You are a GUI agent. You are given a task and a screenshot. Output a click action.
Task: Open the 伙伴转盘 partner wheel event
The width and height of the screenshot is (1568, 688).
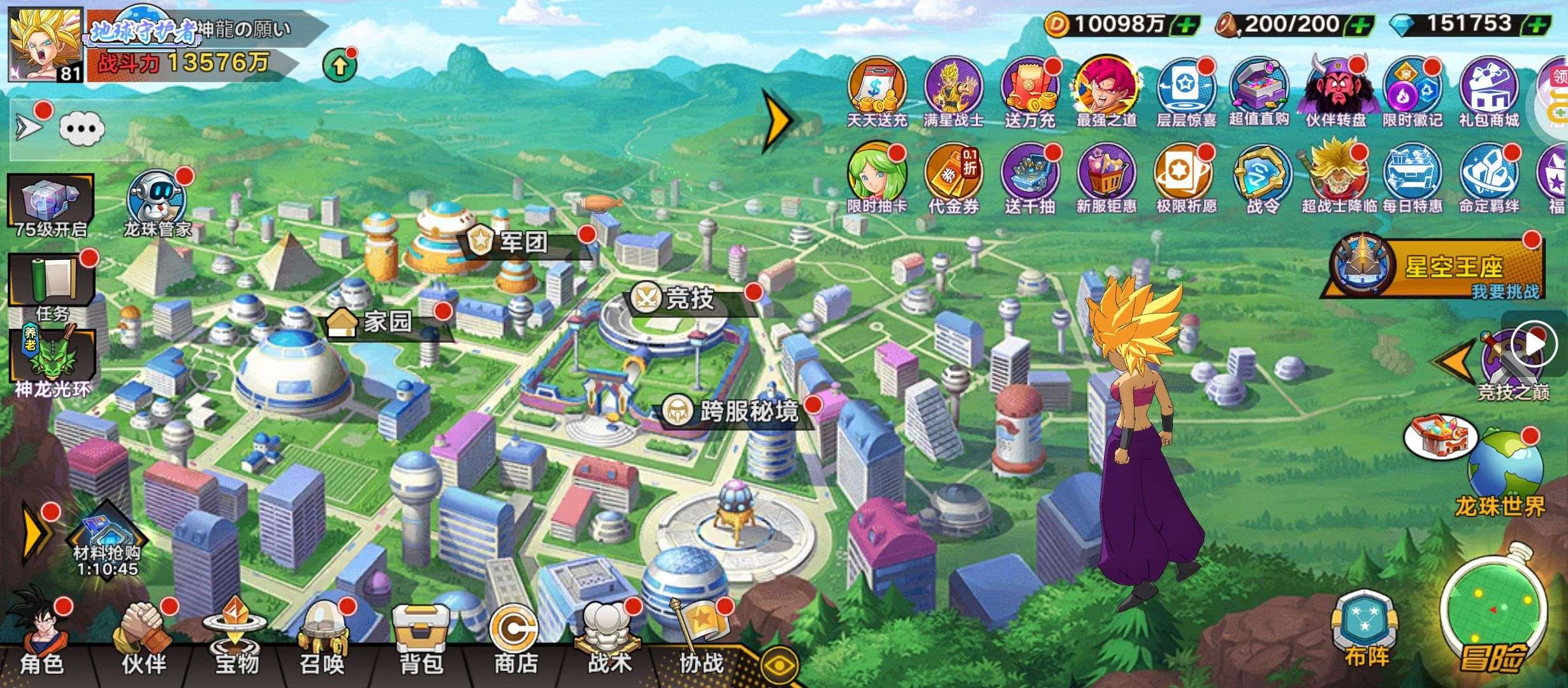click(1336, 92)
